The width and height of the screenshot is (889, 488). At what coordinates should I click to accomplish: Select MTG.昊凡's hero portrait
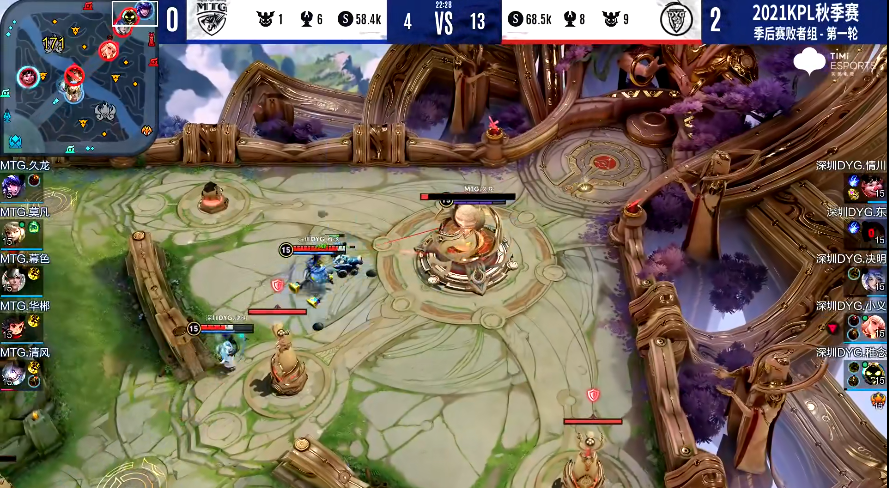coord(12,232)
